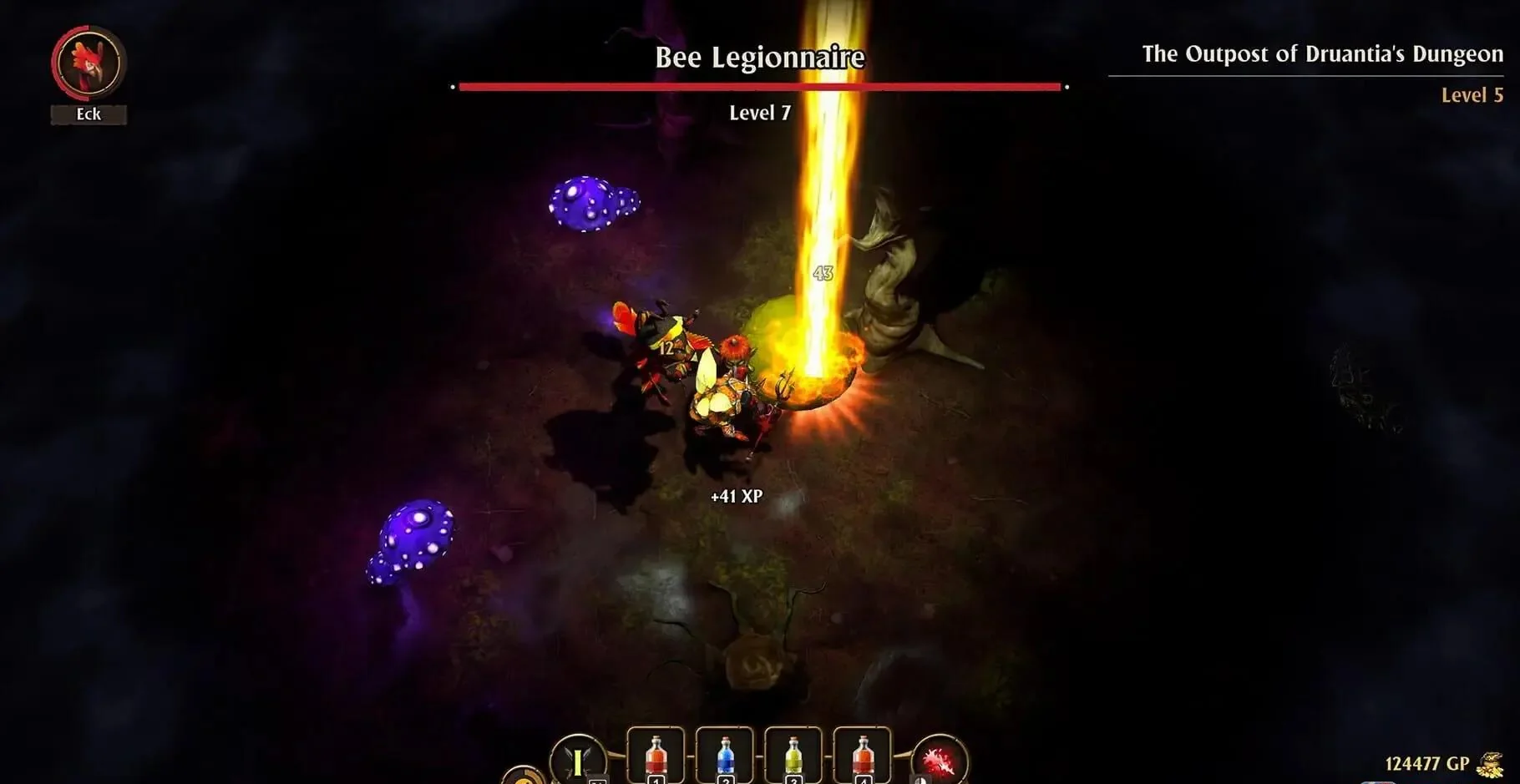Use the red potion in slot 1
This screenshot has width=1520, height=784.
click(x=656, y=756)
